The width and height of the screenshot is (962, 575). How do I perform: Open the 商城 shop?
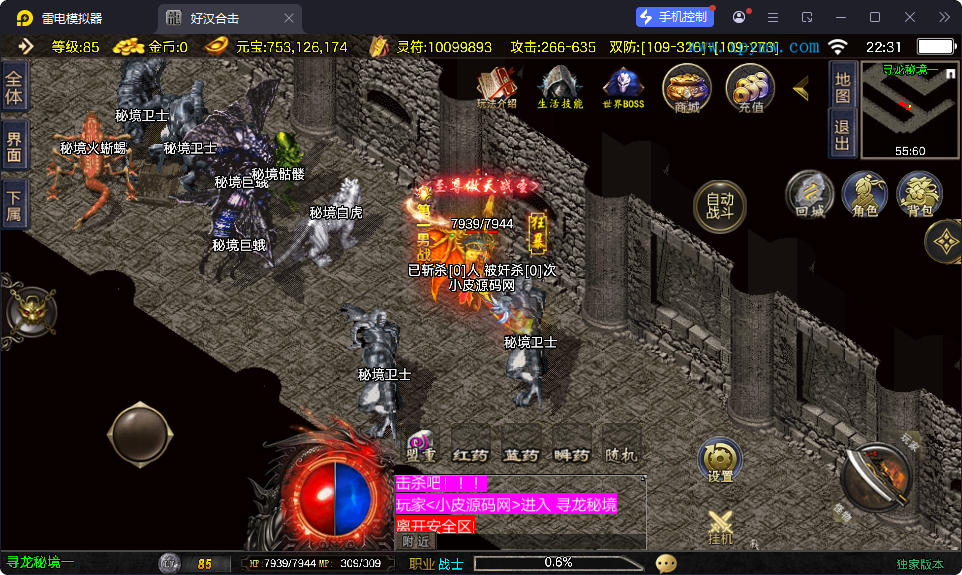pyautogui.click(x=687, y=88)
